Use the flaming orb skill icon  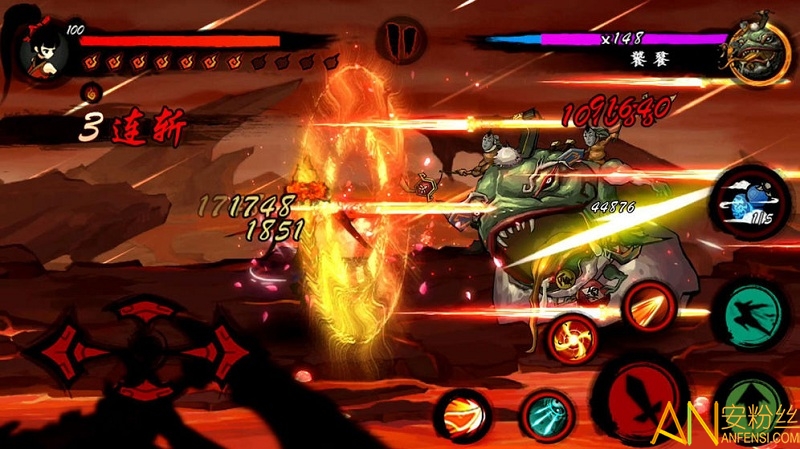coord(461,415)
